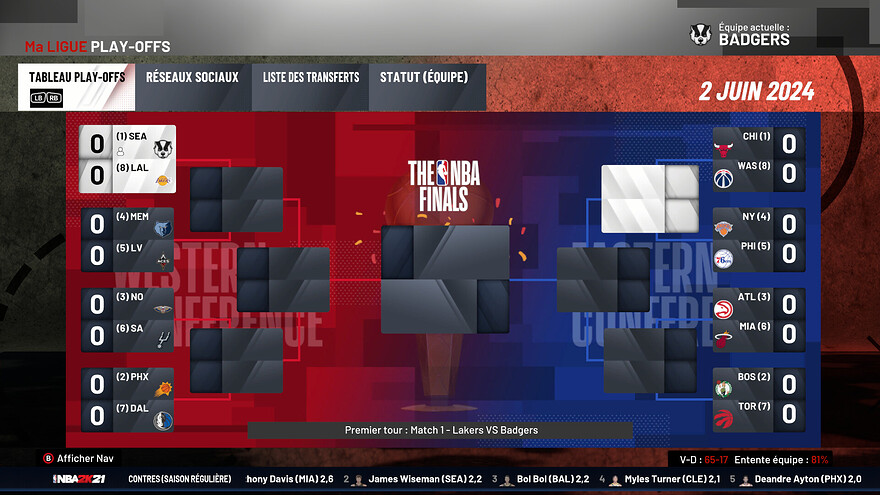Pick the BOS vs TOR series

[759, 400]
